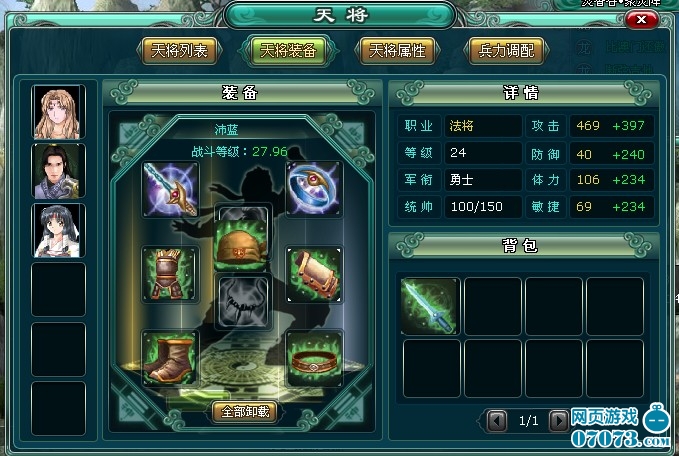Choose the dark-haired male general portrait
Viewport: 679px width, 456px height.
pyautogui.click(x=59, y=170)
